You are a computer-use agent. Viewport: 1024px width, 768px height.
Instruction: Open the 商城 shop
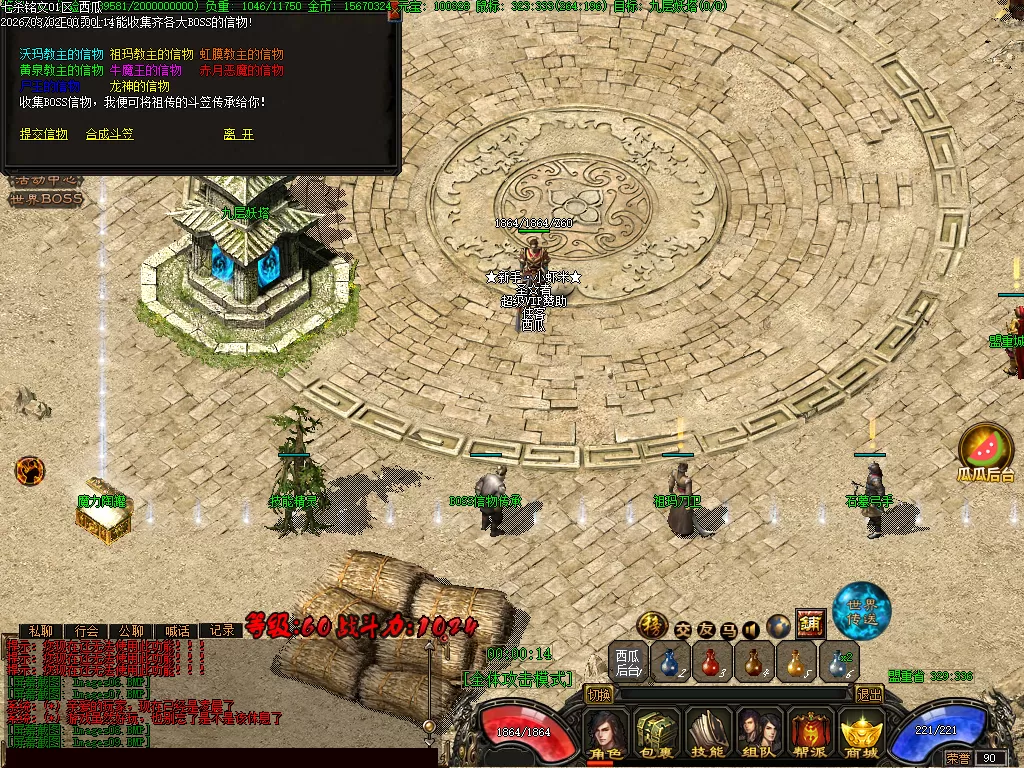coord(860,735)
